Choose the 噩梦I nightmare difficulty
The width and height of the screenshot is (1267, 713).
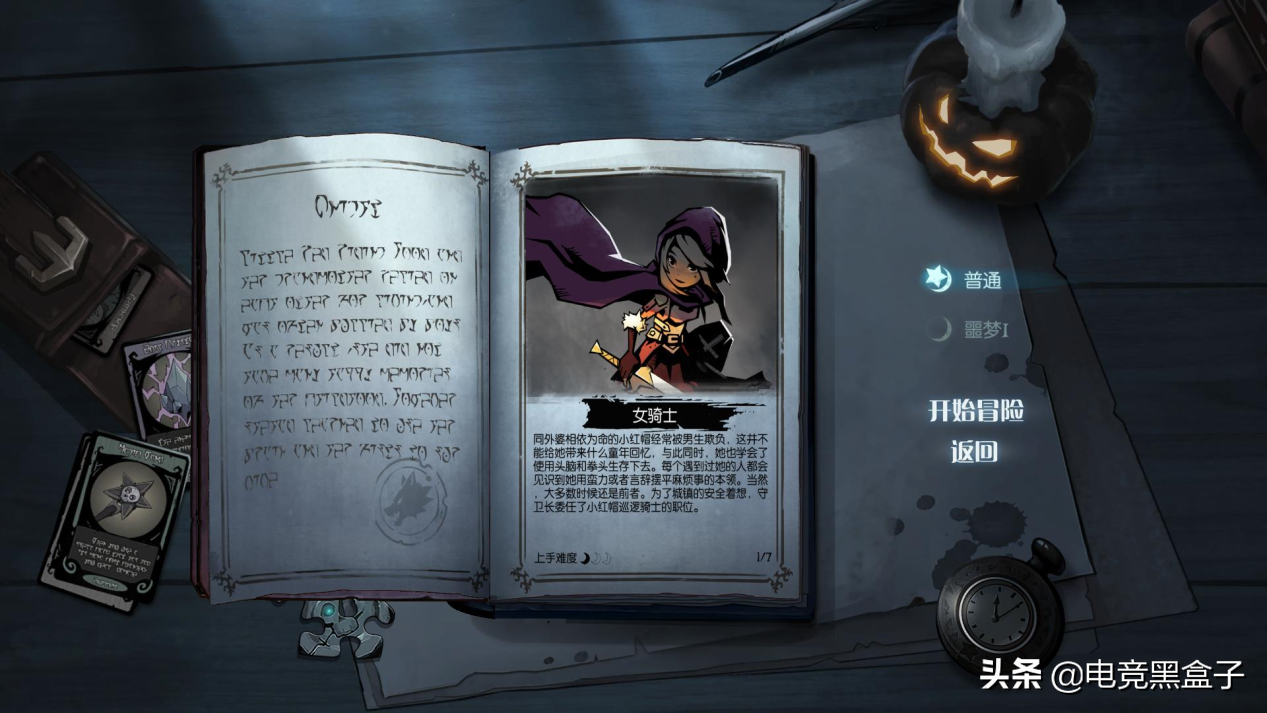(x=984, y=330)
